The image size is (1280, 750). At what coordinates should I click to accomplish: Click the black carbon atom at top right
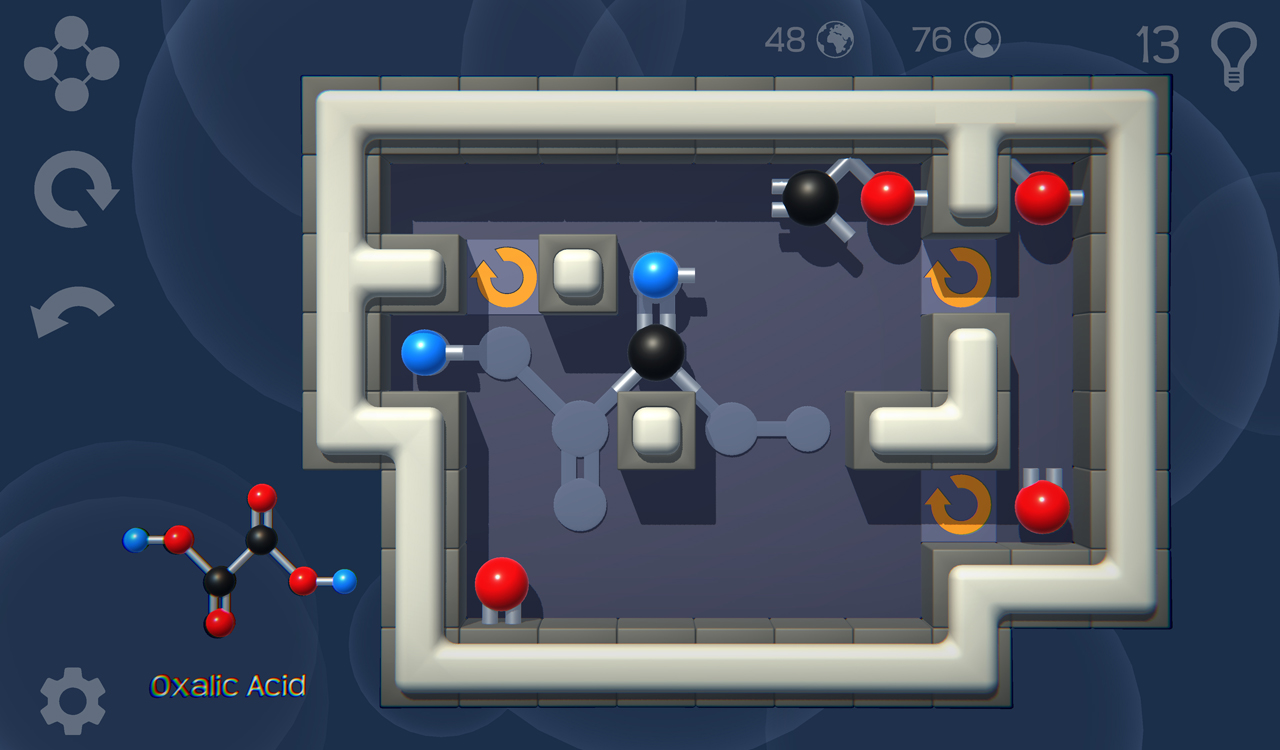coord(812,196)
